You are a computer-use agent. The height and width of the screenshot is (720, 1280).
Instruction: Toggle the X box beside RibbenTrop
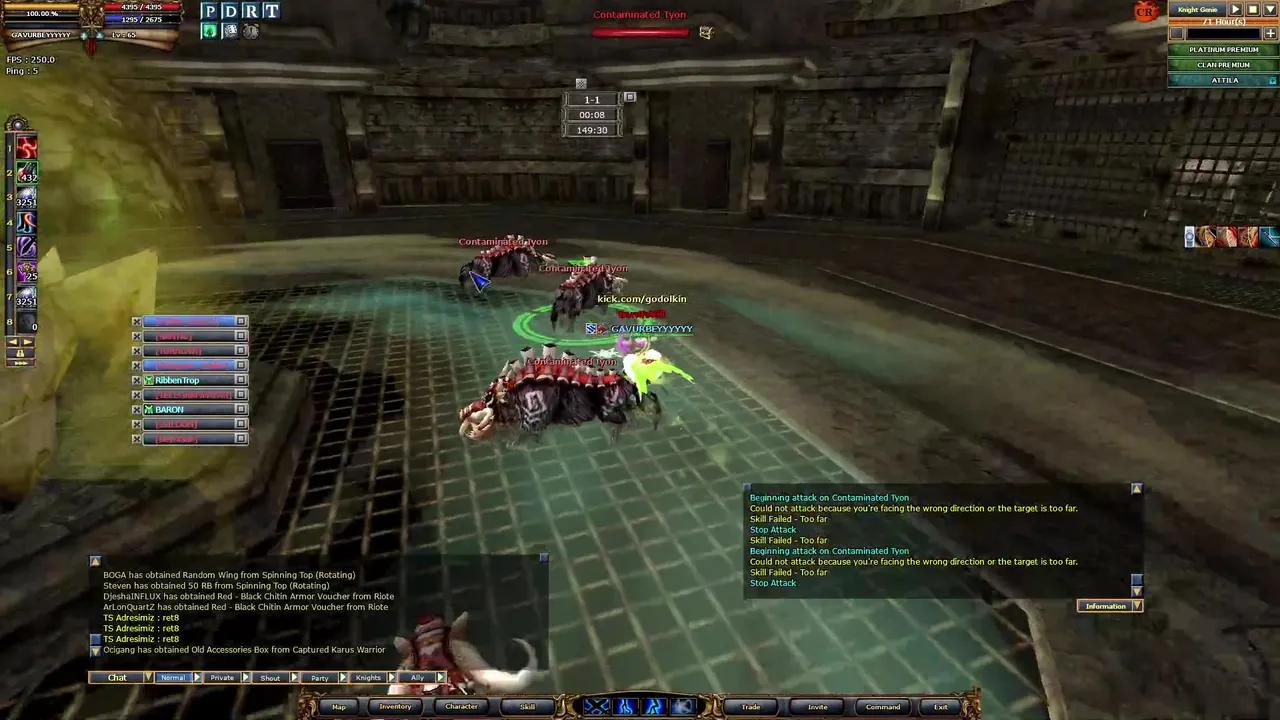(x=137, y=380)
